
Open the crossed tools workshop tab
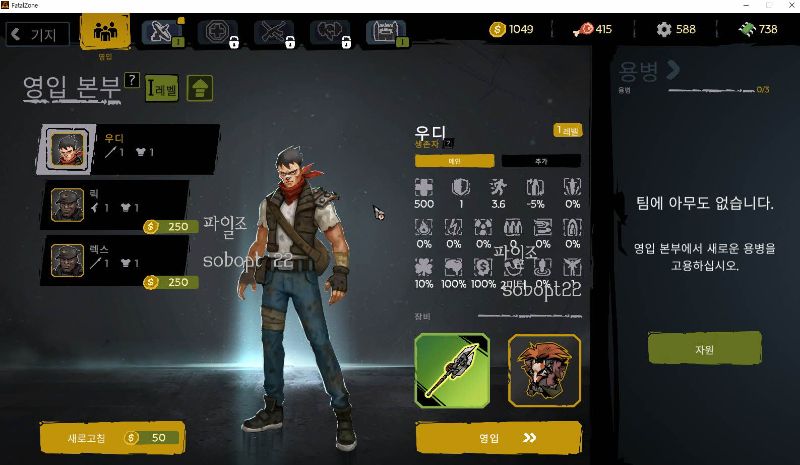(x=161, y=33)
